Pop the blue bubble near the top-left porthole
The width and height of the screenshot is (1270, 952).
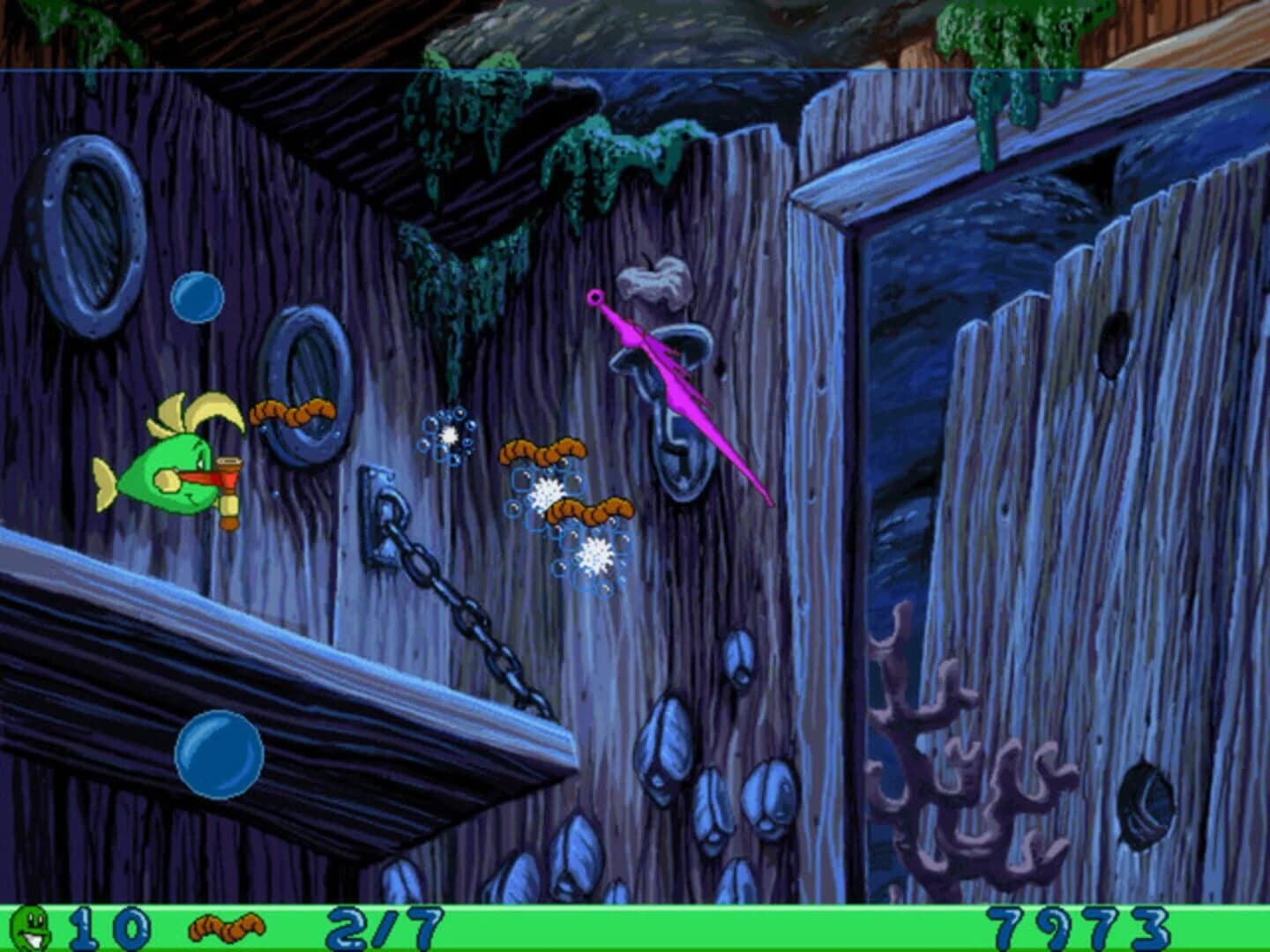(x=199, y=298)
